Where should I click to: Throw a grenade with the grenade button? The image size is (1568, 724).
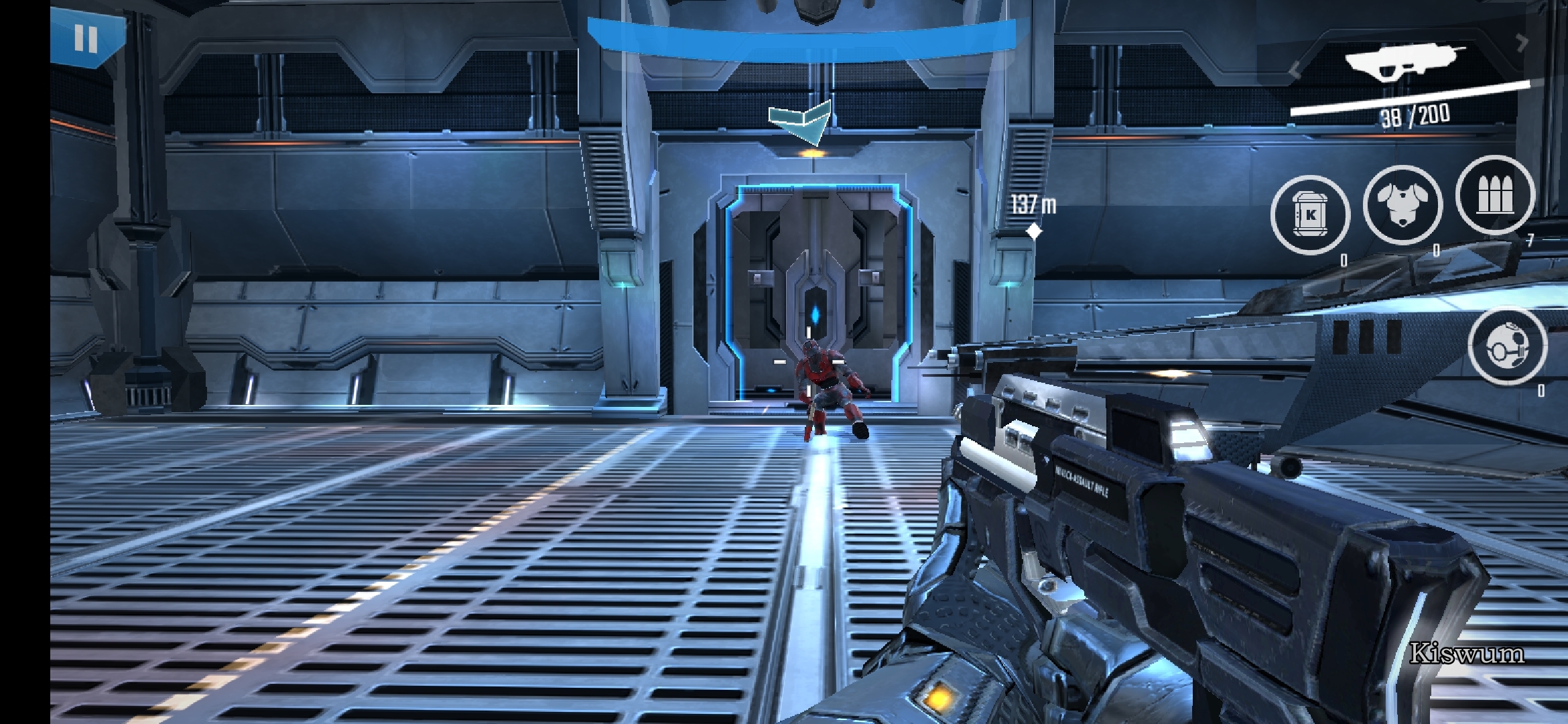click(x=1507, y=346)
